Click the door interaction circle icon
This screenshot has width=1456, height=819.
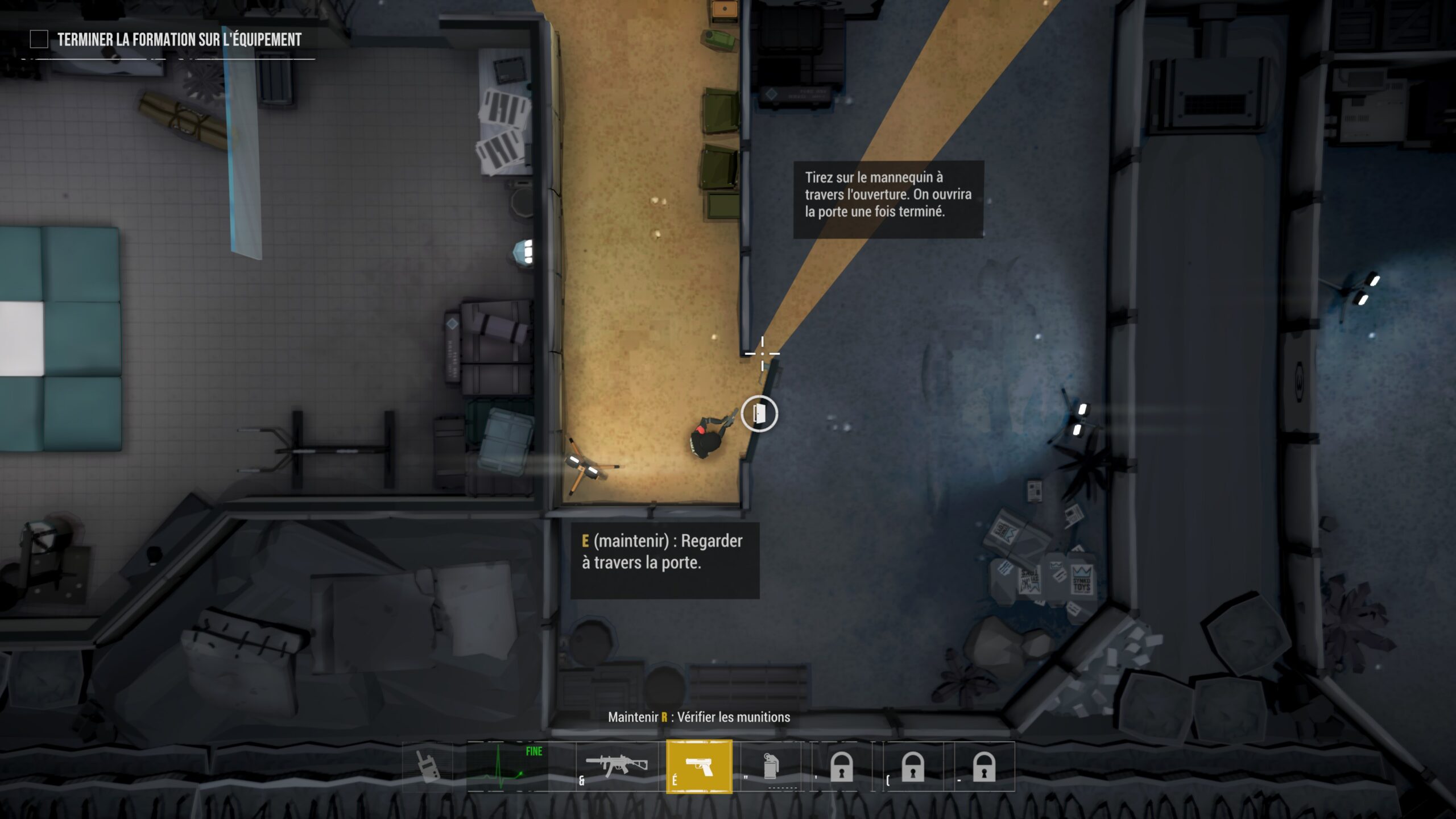(x=759, y=413)
